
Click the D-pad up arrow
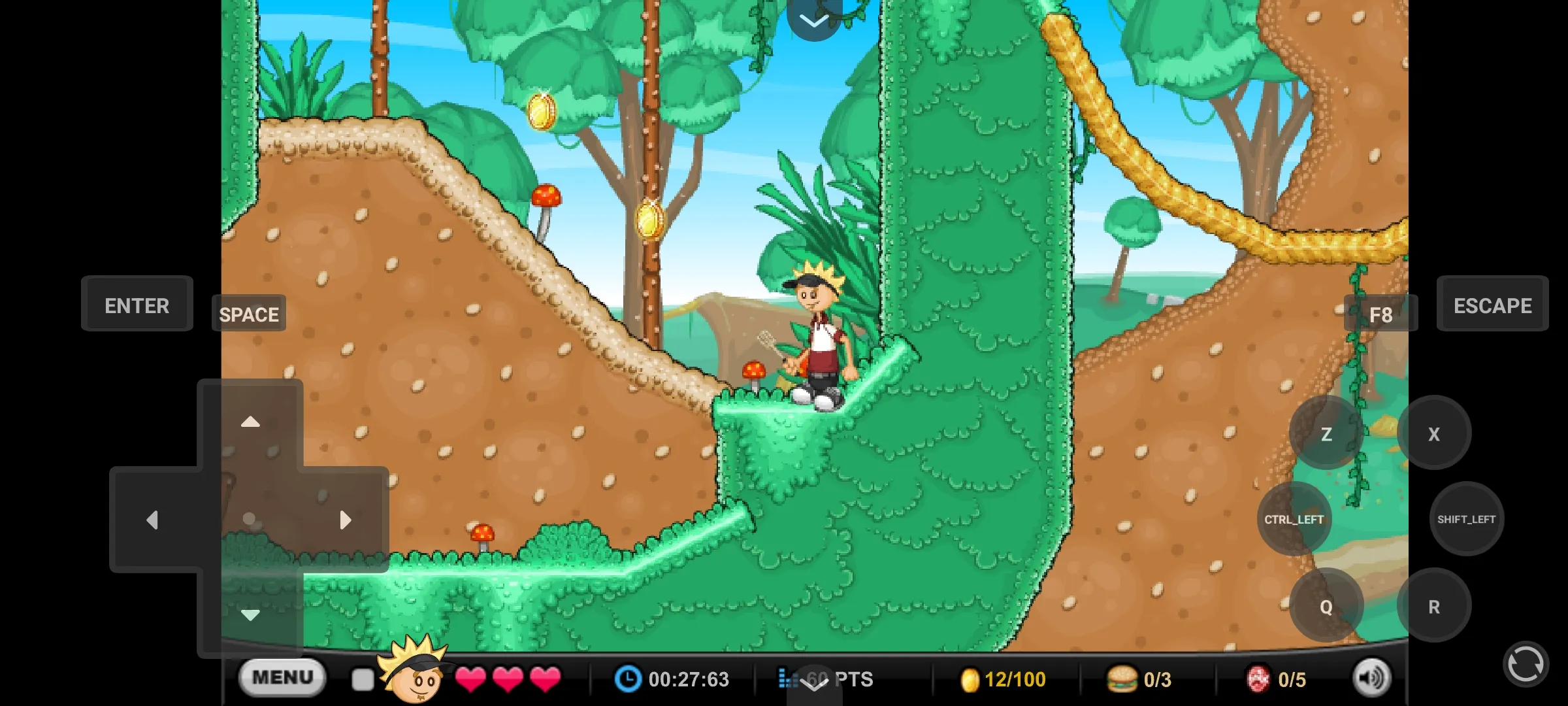250,422
